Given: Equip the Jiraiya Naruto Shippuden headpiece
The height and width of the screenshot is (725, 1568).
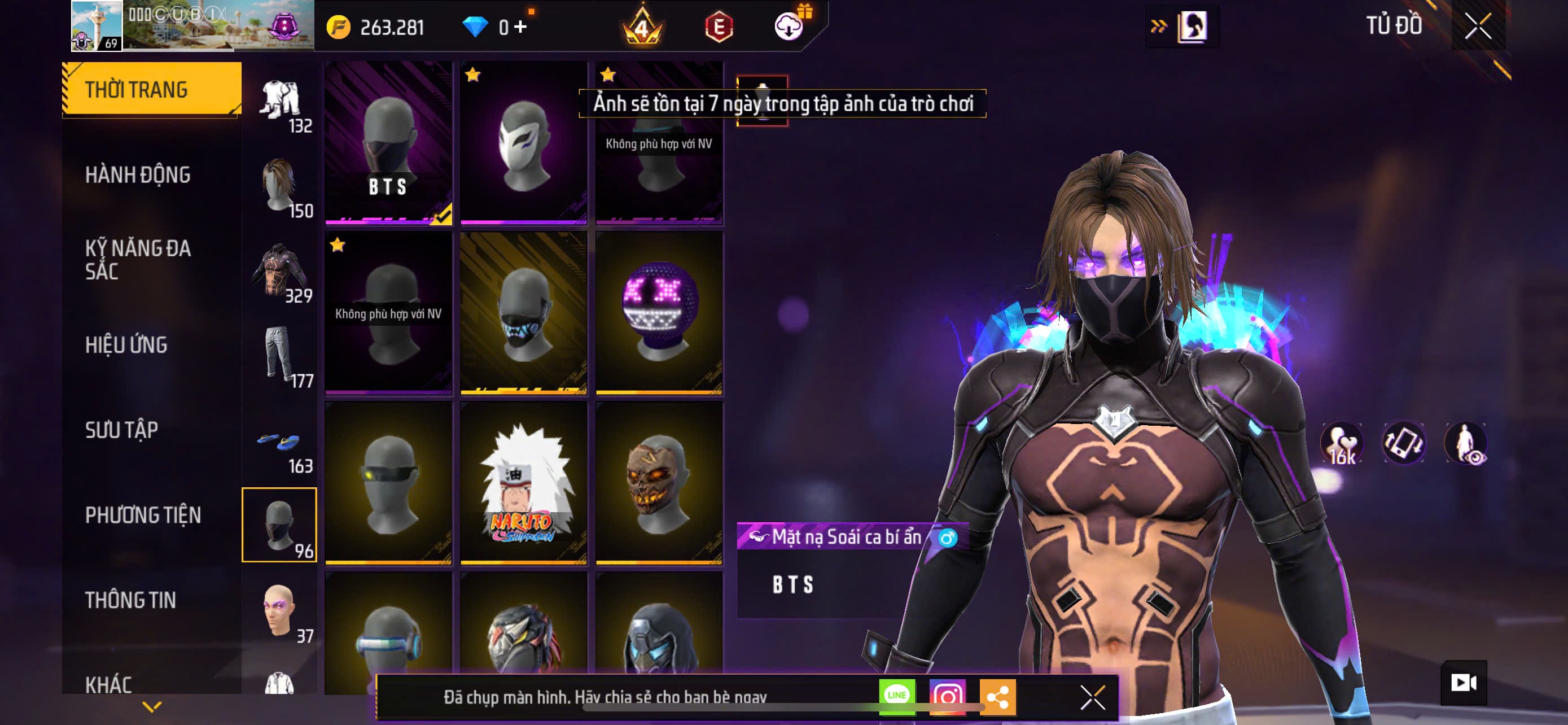Looking at the screenshot, I should (x=523, y=482).
